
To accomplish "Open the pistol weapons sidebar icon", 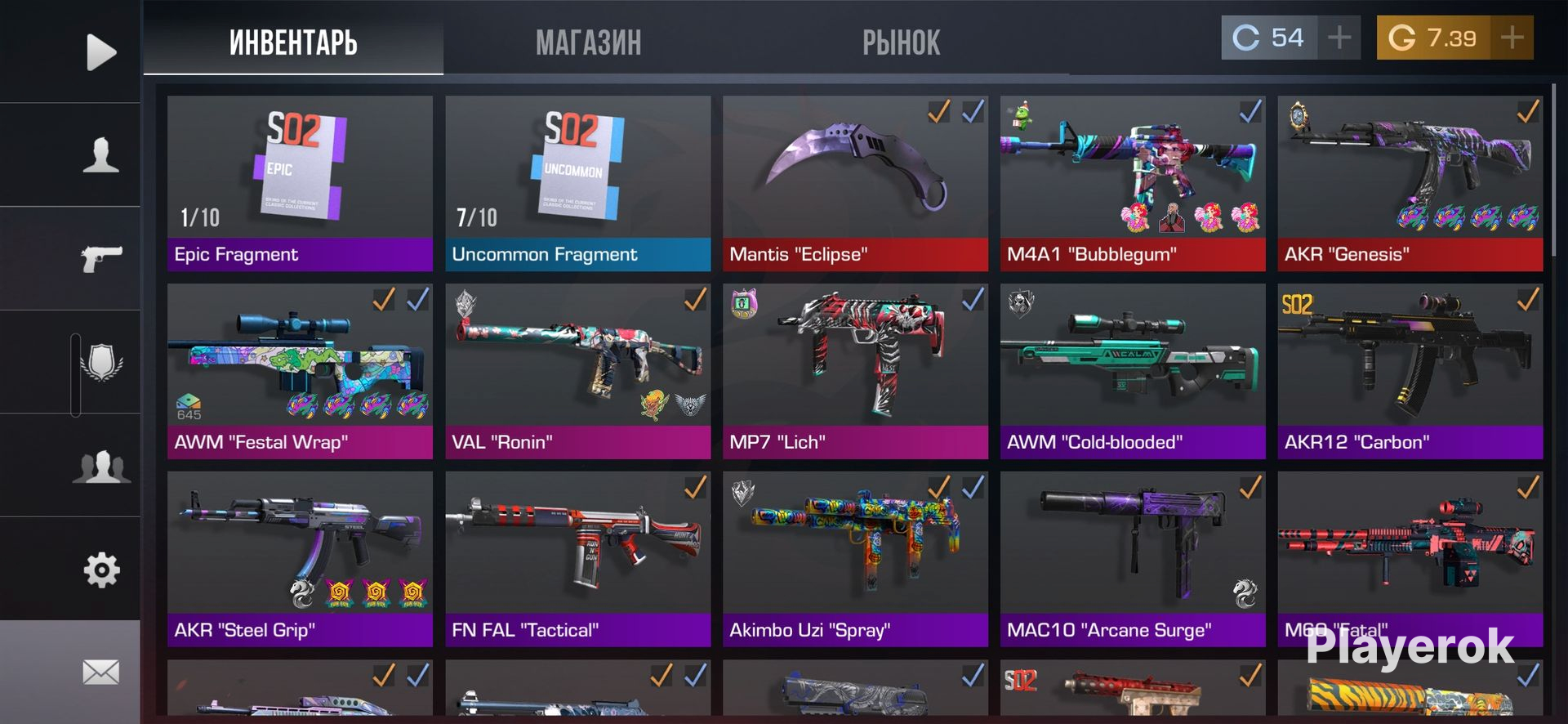I will 100,259.
